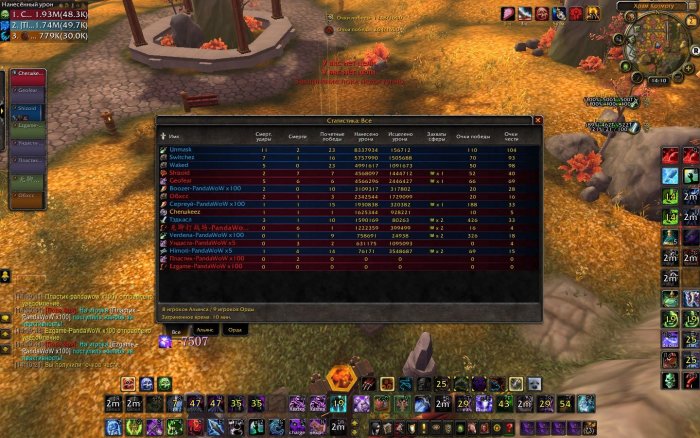This screenshot has width=700, height=438.
Task: Sort by Очки чести column
Action: click(x=511, y=135)
